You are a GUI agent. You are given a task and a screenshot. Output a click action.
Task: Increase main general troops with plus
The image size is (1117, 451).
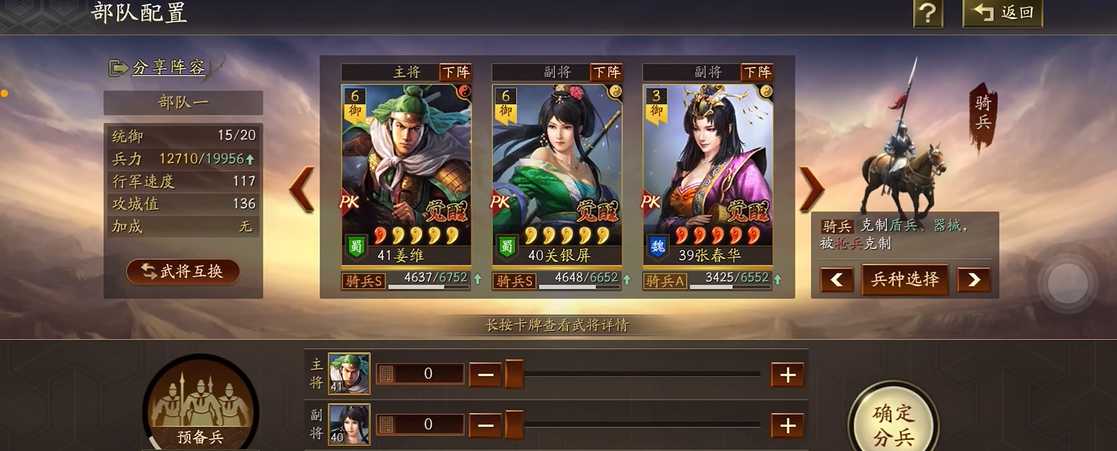(x=787, y=375)
